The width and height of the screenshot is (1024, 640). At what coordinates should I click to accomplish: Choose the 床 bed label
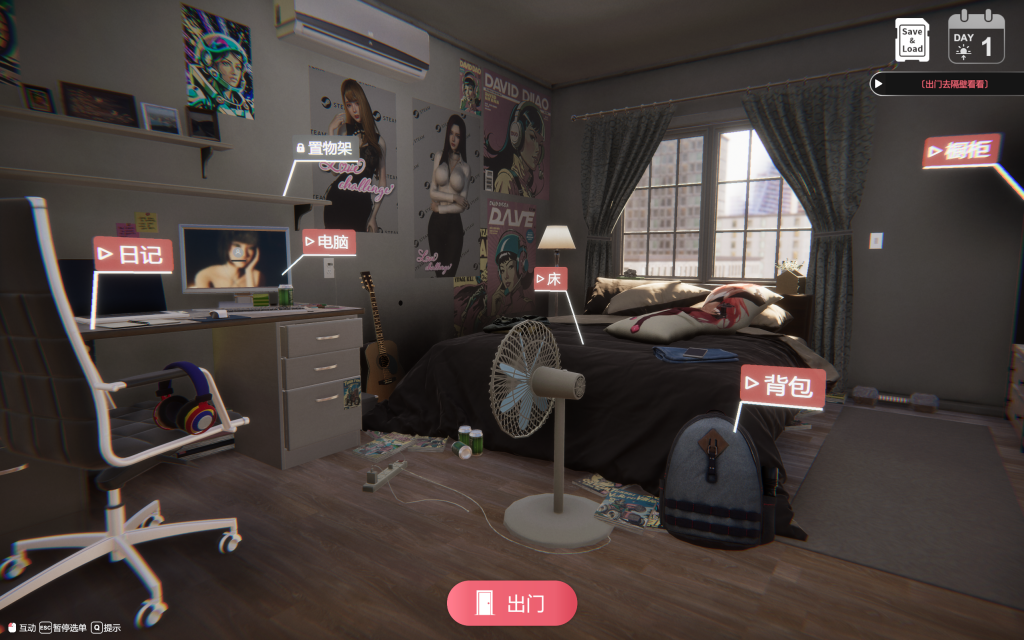551,279
